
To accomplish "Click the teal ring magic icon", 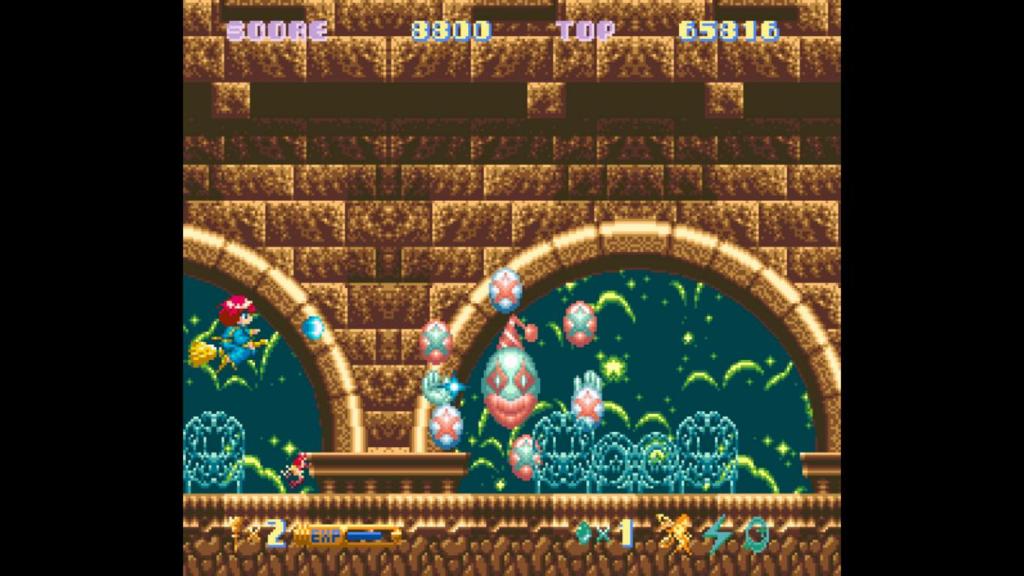I will point(757,534).
